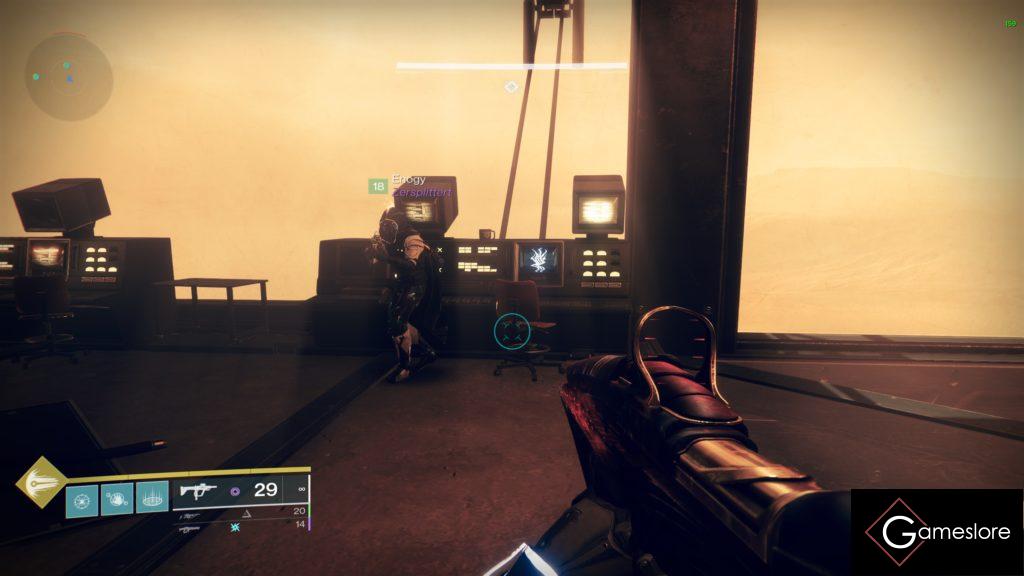Screen dimensions: 1024x576
Task: Use the rift class ability icon
Action: pyautogui.click(x=152, y=497)
